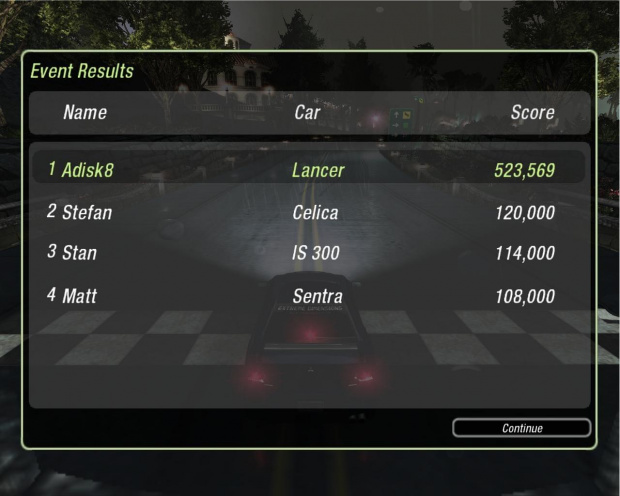Select Stefan's Celica result row

point(309,212)
